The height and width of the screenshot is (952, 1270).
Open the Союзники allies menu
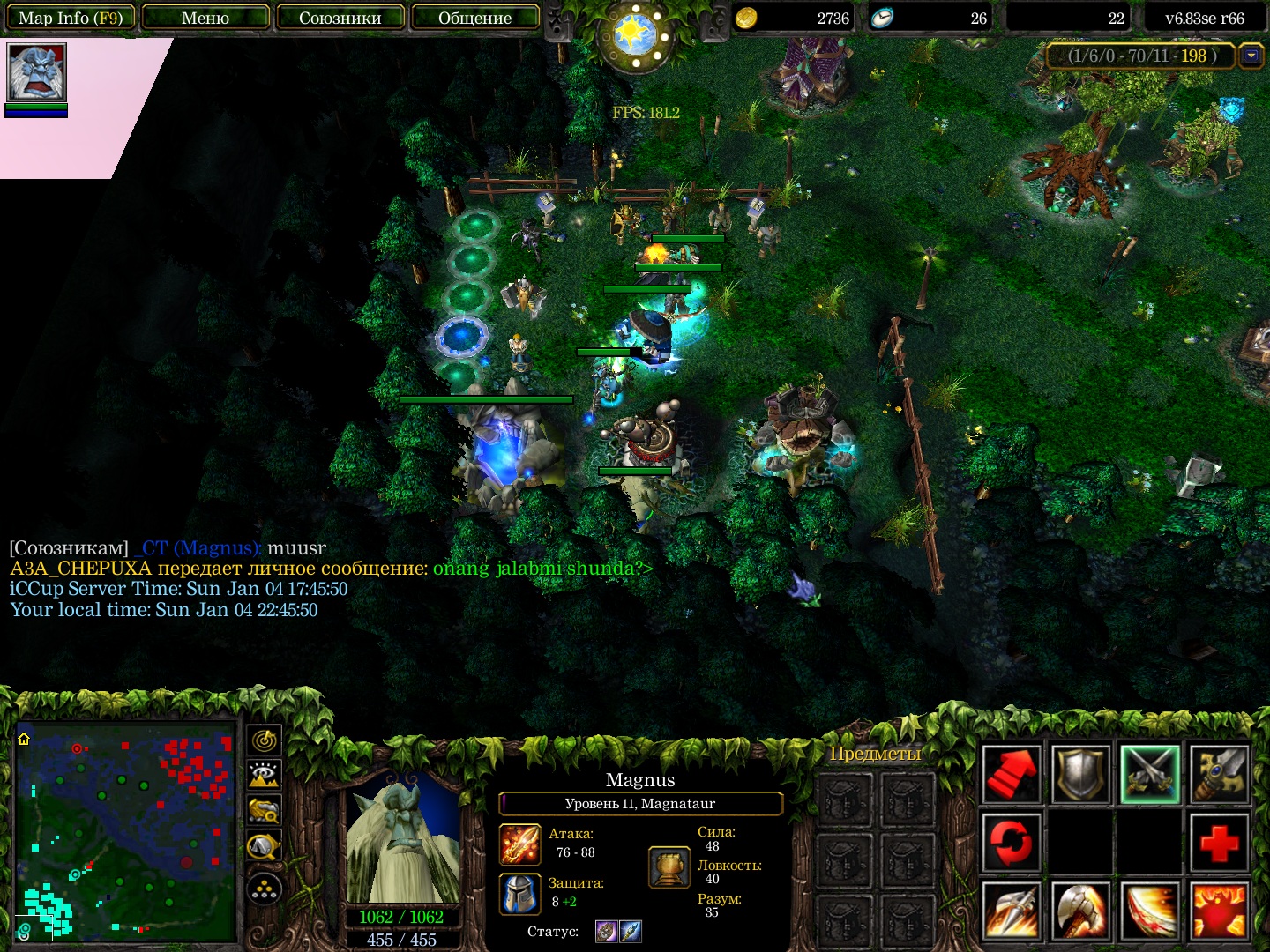click(x=340, y=18)
